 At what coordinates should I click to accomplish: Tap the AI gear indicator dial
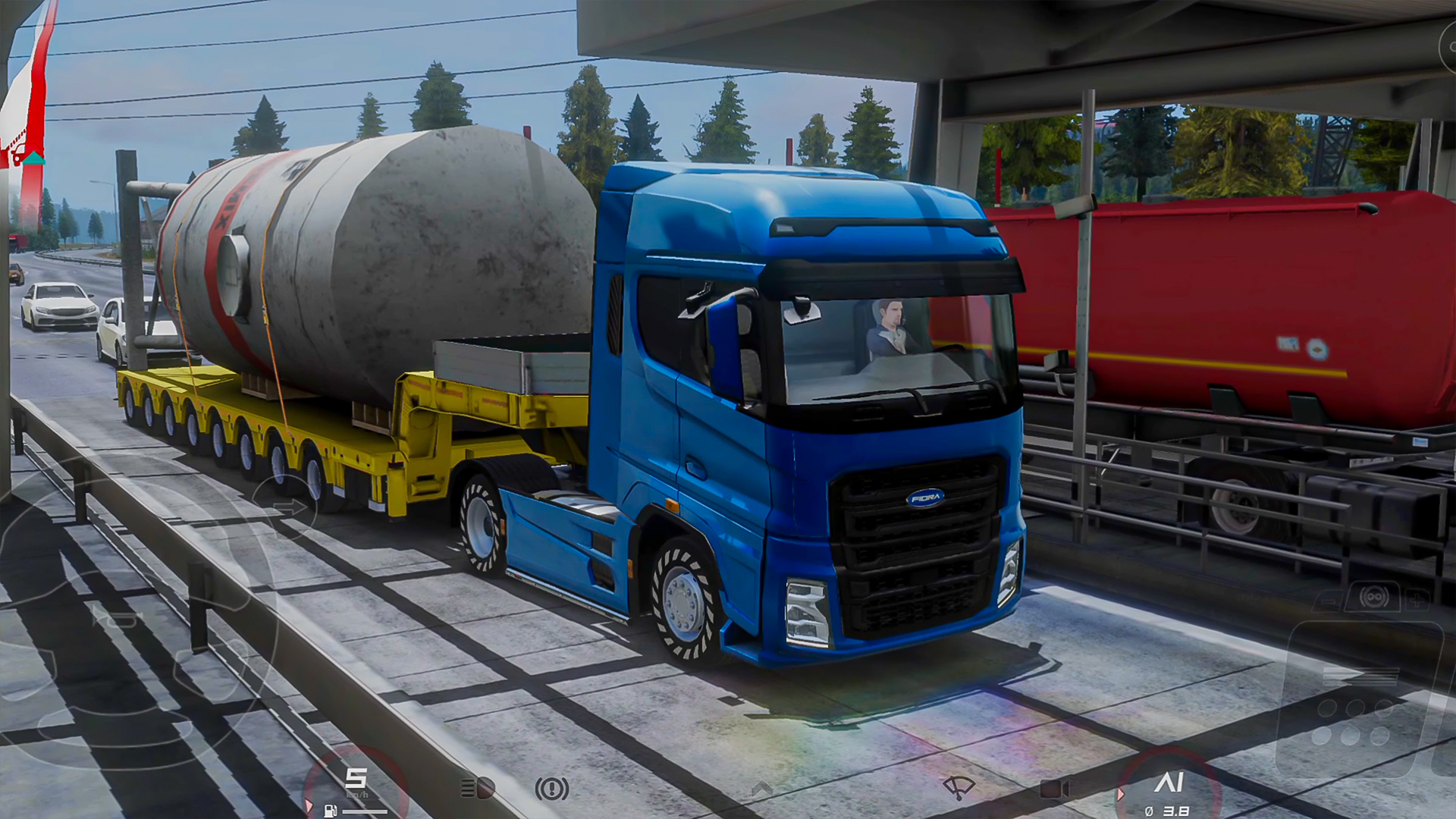[1168, 789]
